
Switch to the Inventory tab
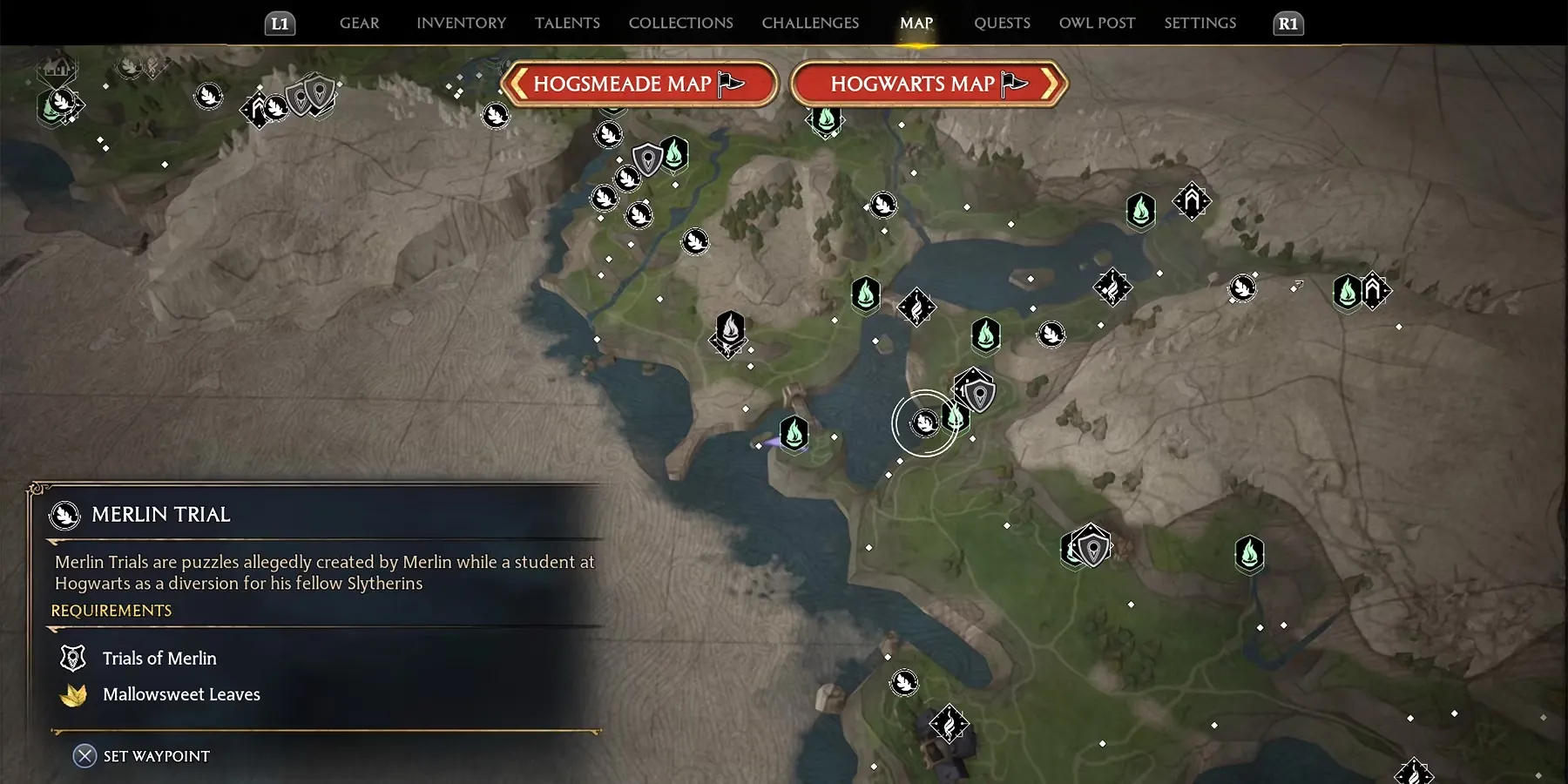pos(461,24)
